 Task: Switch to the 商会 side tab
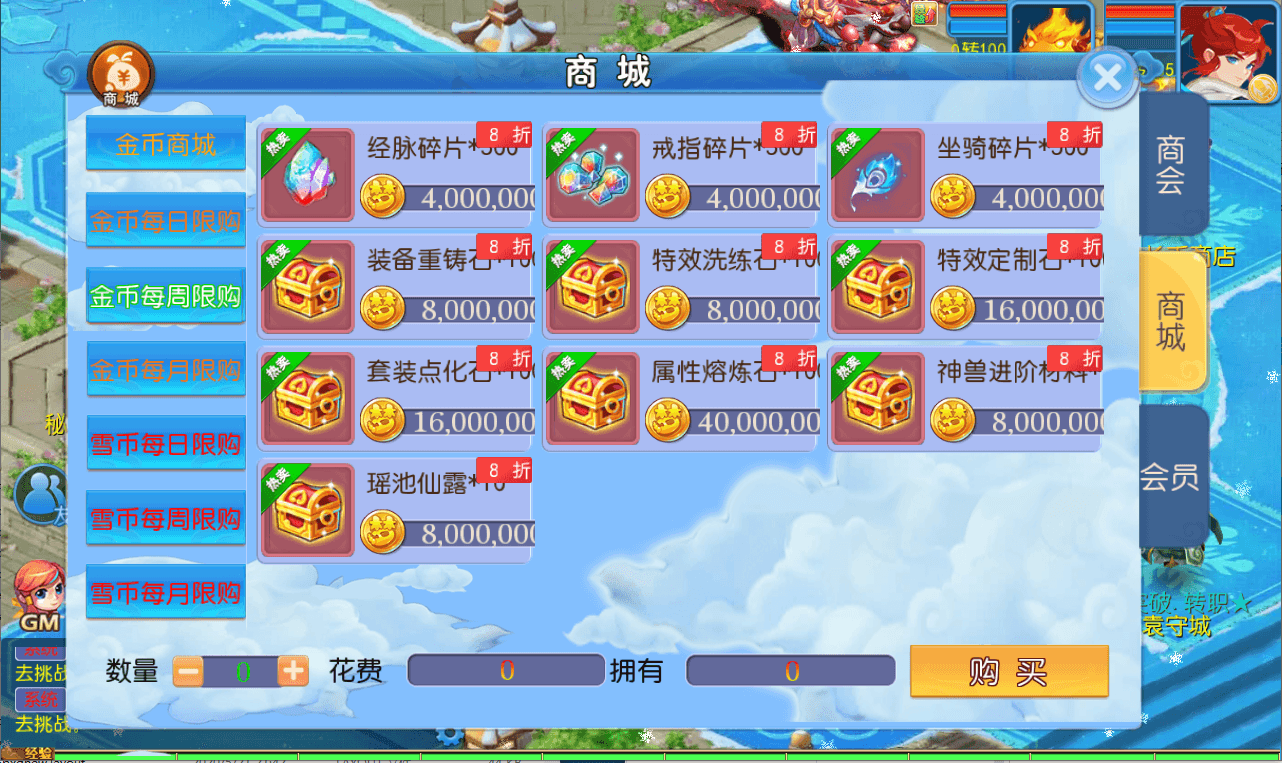pyautogui.click(x=1172, y=164)
